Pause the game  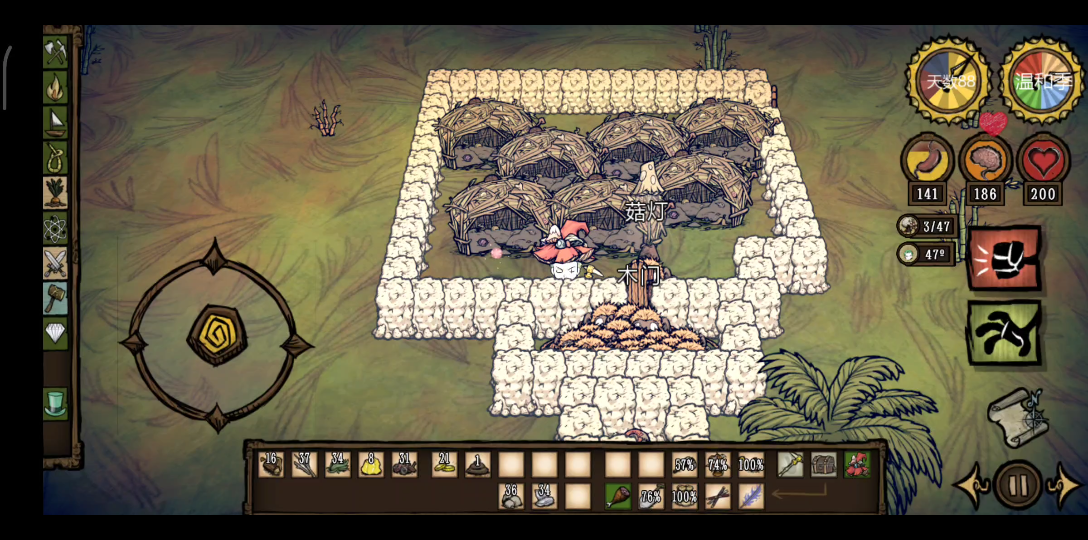(x=1018, y=486)
